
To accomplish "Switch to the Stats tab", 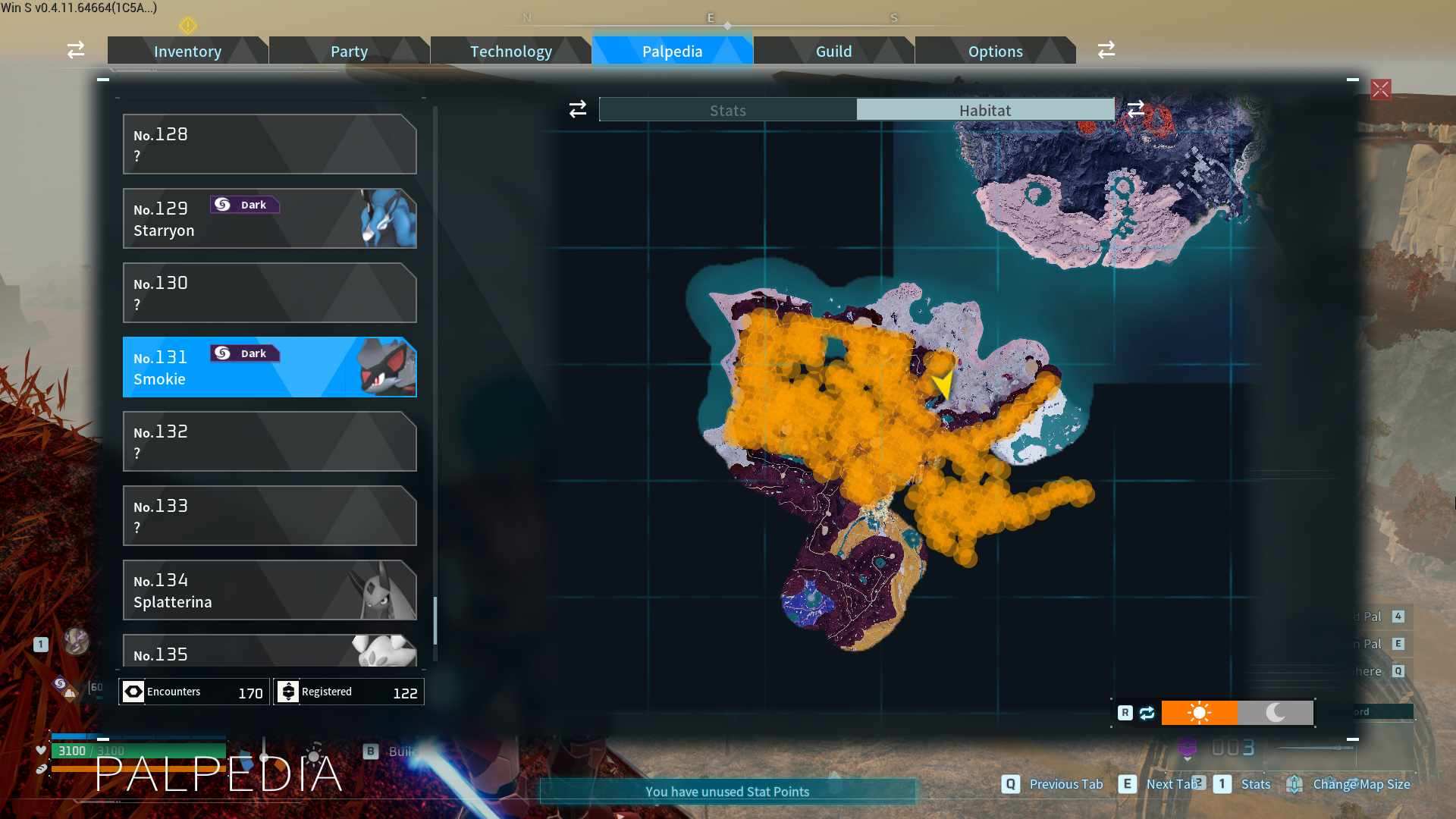I will (726, 109).
